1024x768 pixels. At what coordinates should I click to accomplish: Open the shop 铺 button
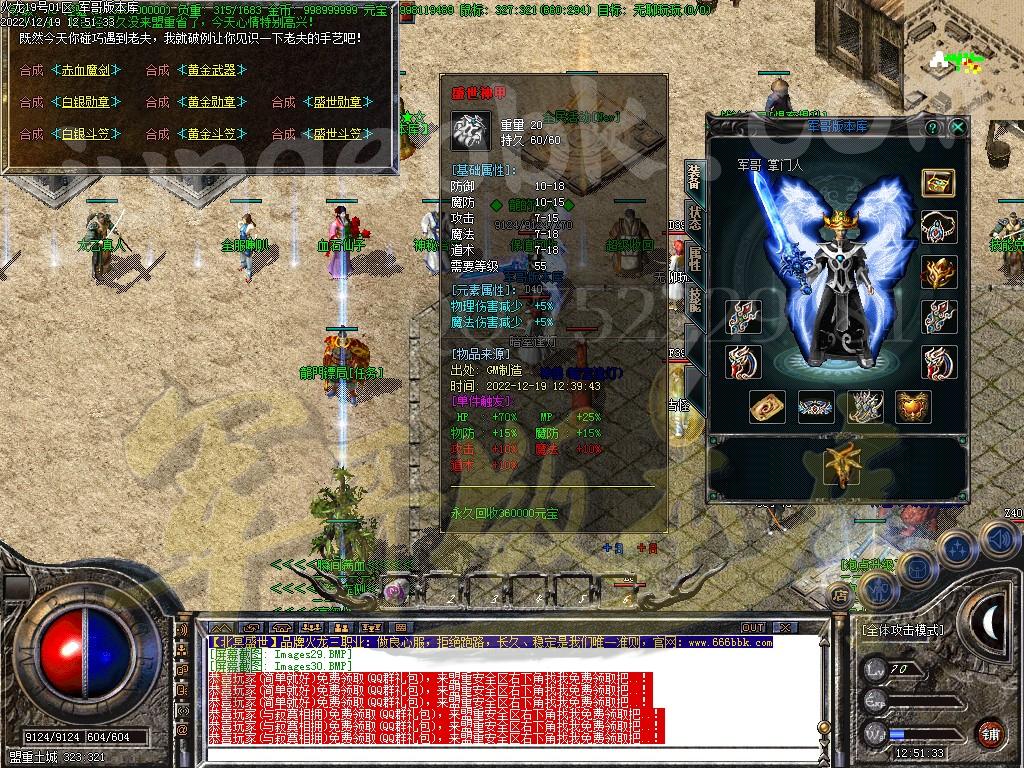tap(990, 732)
